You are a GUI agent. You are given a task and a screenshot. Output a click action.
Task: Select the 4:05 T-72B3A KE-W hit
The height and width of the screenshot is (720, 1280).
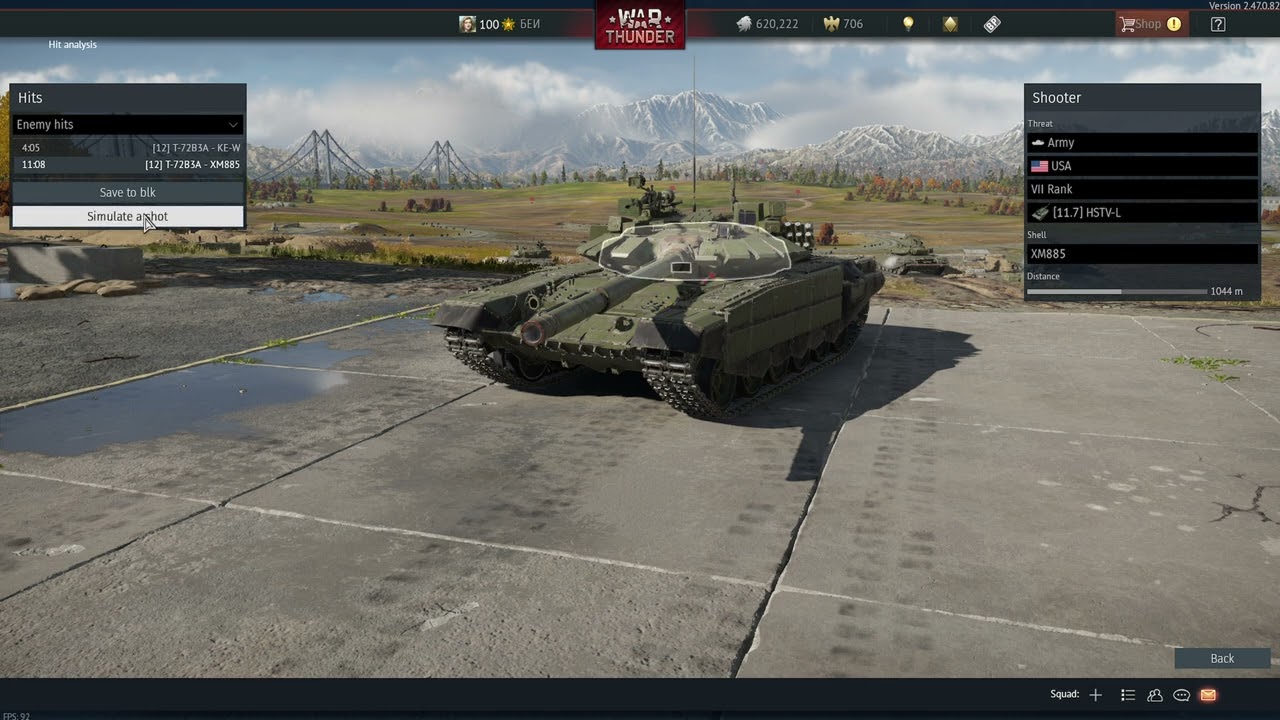click(x=127, y=148)
